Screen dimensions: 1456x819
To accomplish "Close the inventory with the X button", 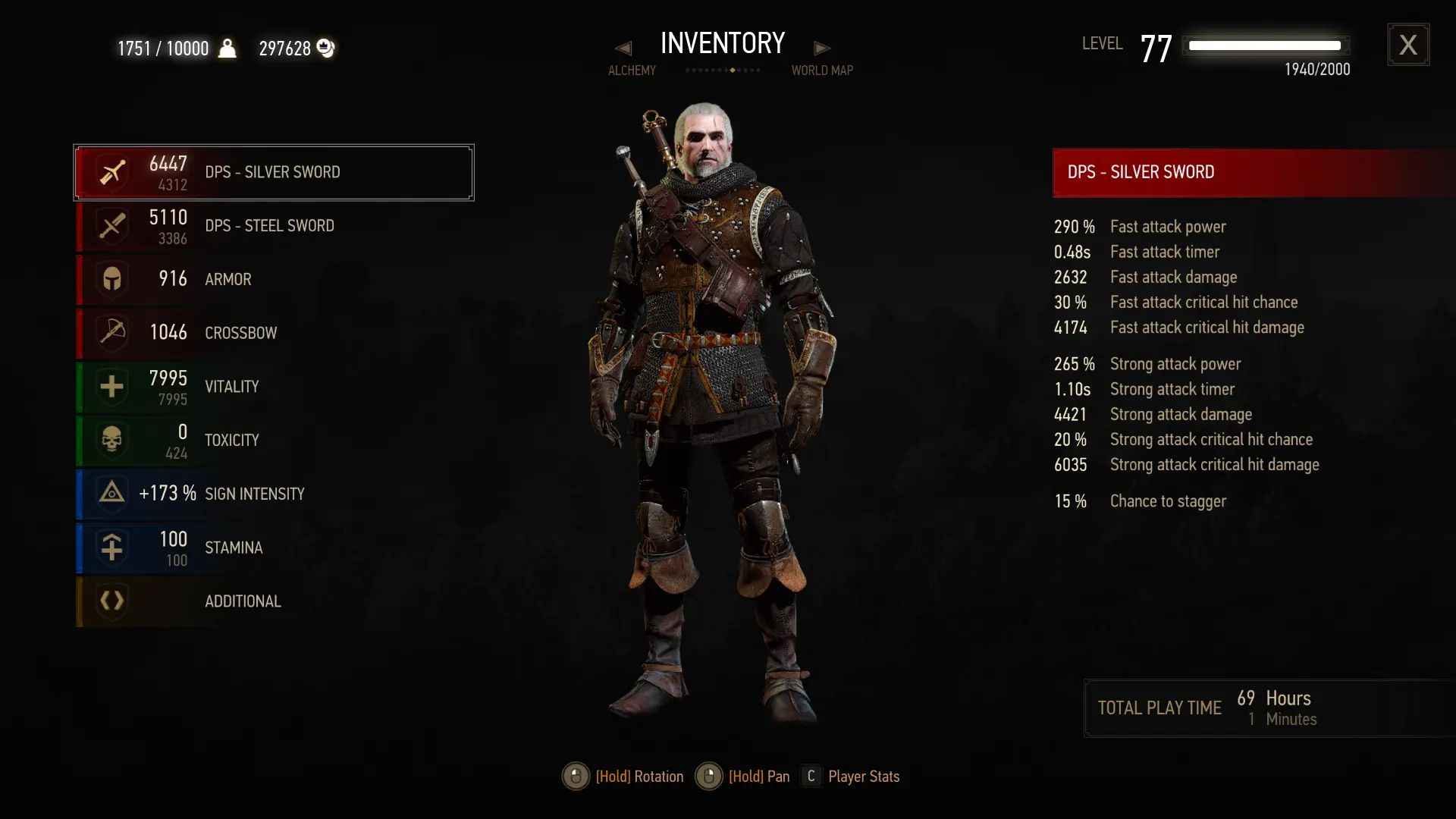I will 1407,45.
